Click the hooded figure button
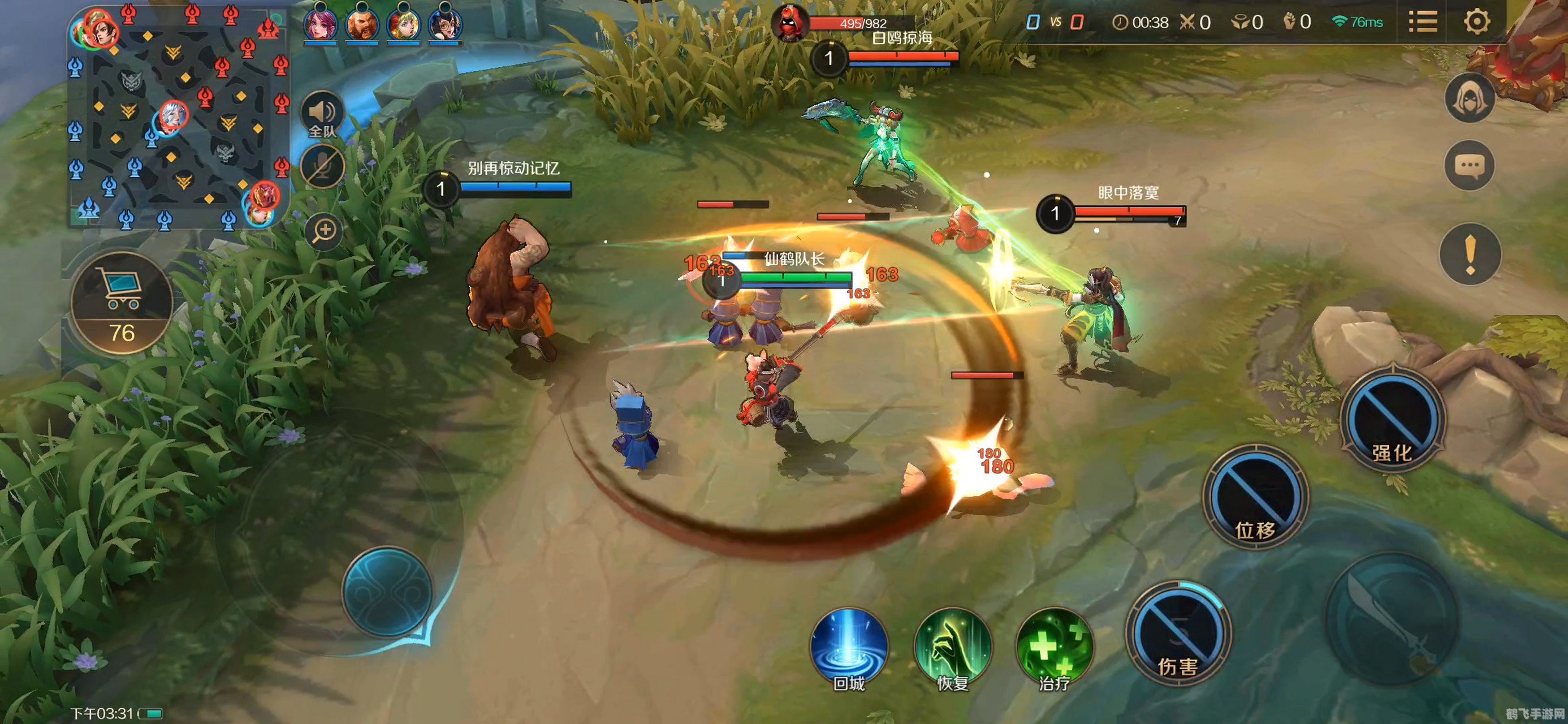The height and width of the screenshot is (724, 1568). 1470,98
